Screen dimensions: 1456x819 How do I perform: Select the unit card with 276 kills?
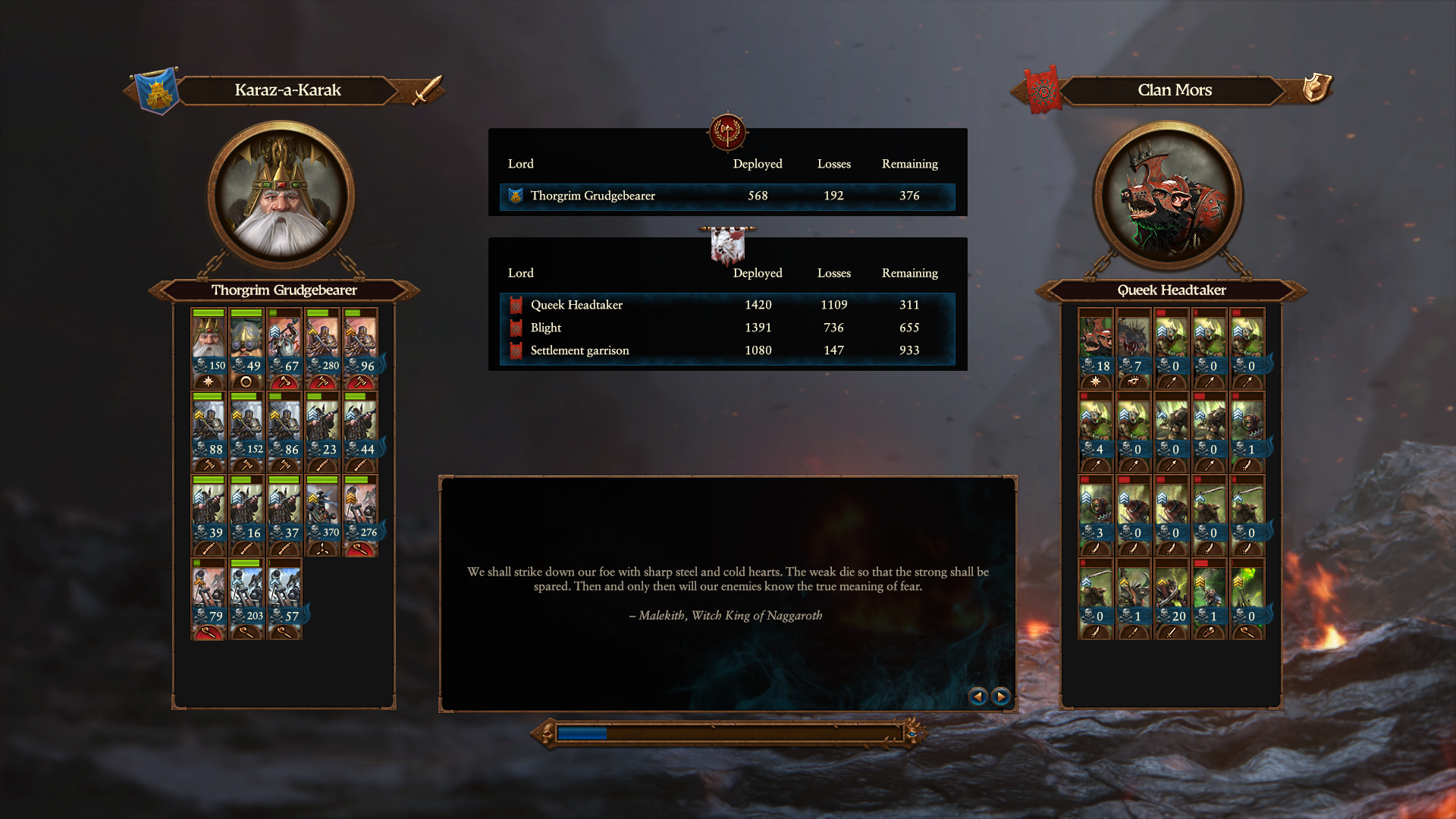click(x=360, y=514)
